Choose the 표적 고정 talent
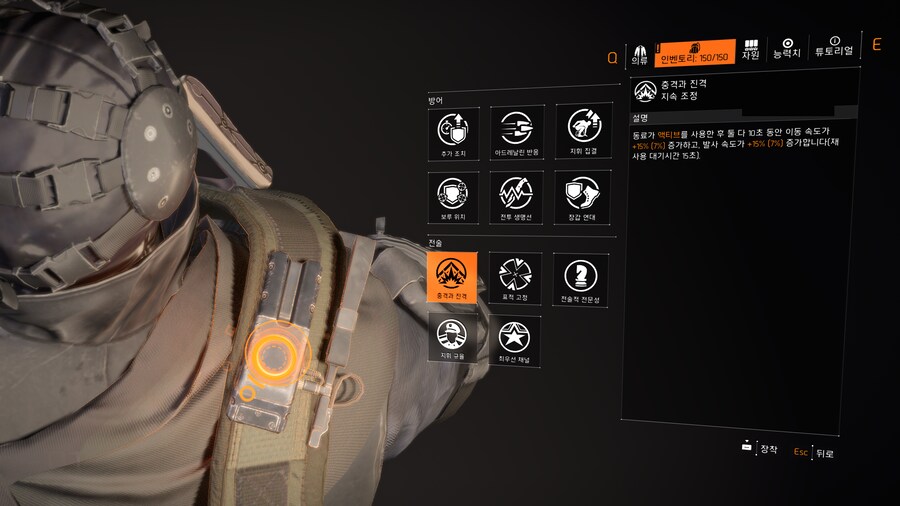The width and height of the screenshot is (900, 506). [517, 276]
